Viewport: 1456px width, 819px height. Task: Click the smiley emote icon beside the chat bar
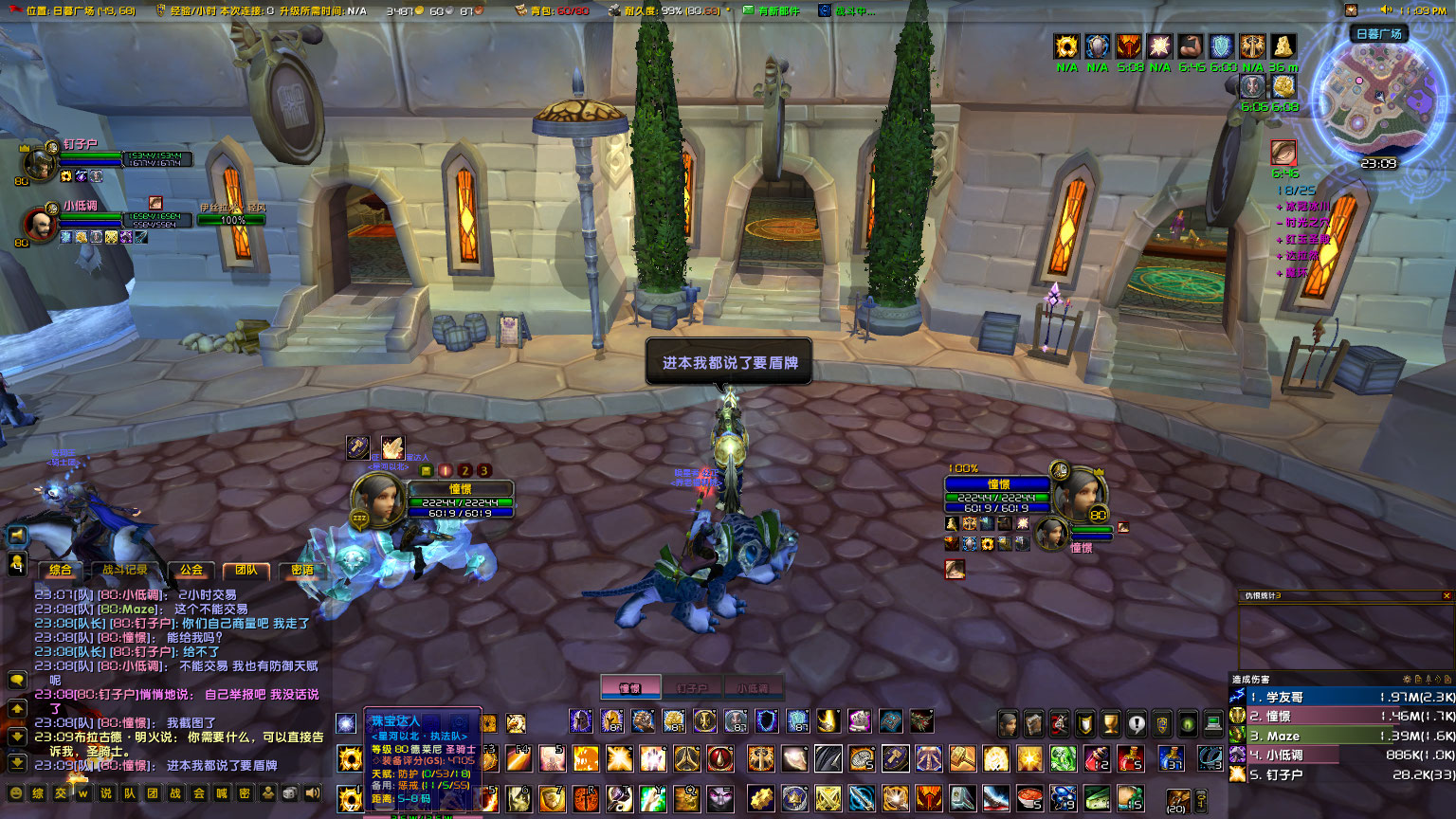(x=16, y=793)
